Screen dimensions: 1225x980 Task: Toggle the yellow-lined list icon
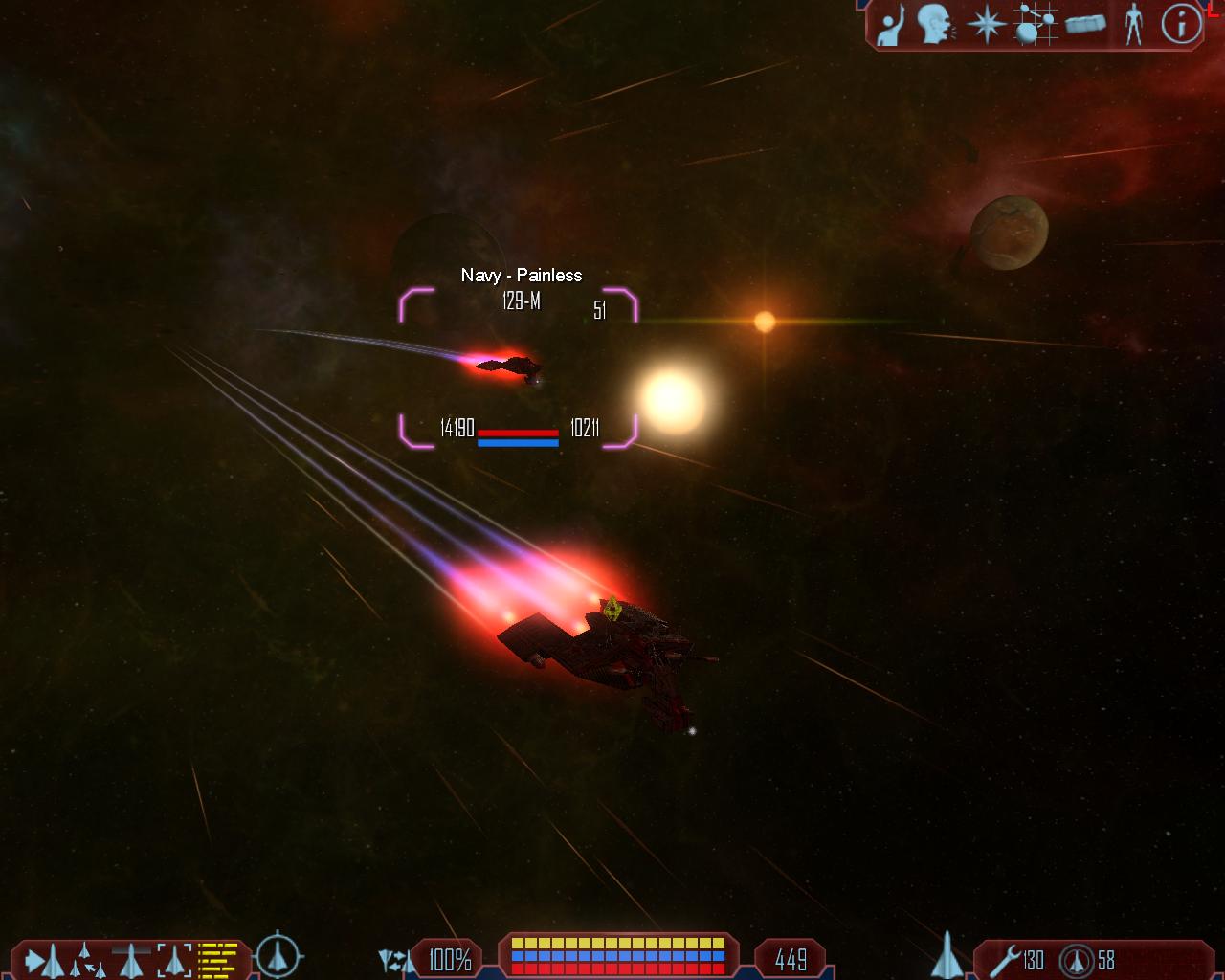pos(217,960)
